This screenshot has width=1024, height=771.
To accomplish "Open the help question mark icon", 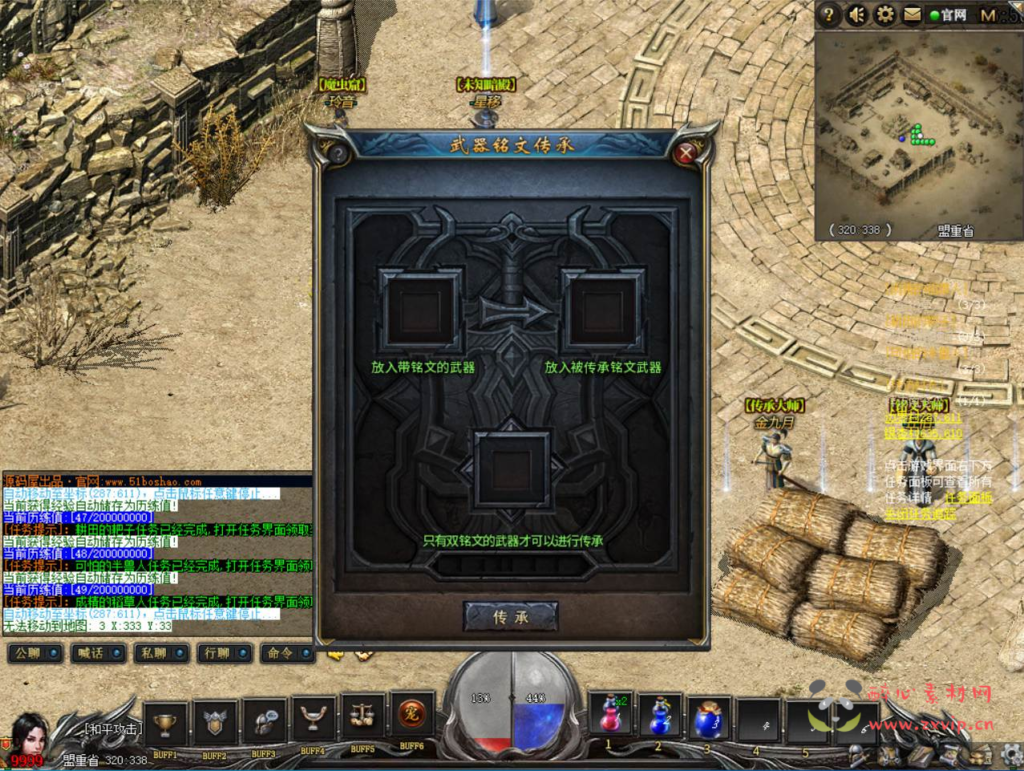I will click(x=828, y=15).
